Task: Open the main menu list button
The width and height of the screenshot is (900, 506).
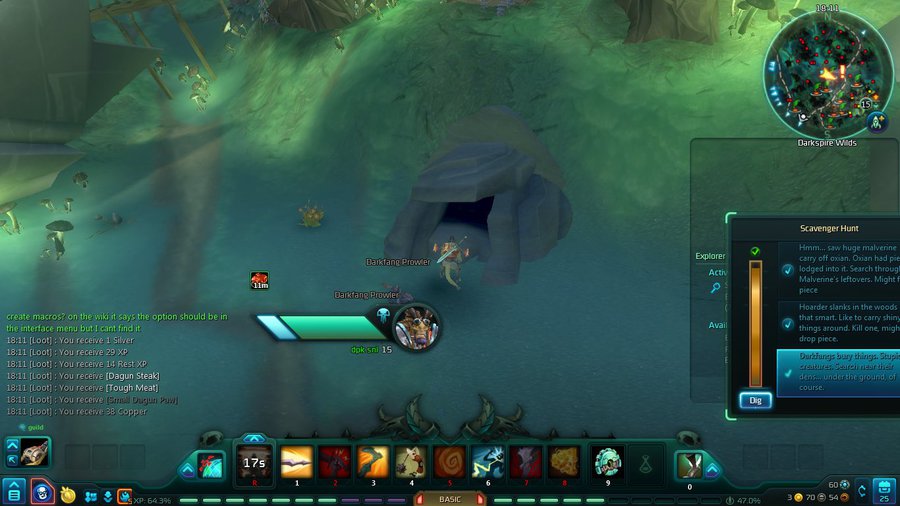Action: (x=14, y=491)
